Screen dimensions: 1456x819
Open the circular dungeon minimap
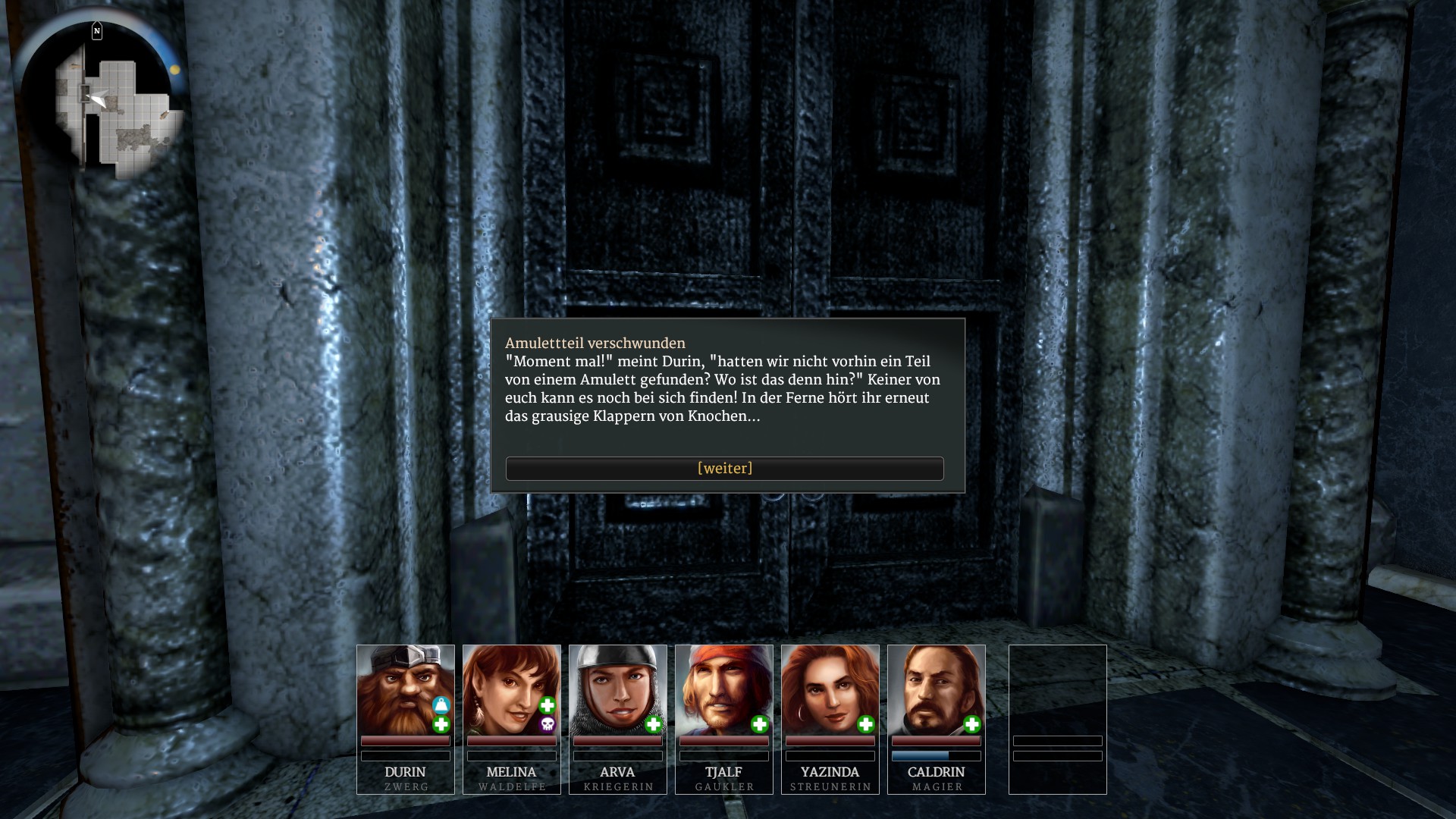[x=99, y=101]
